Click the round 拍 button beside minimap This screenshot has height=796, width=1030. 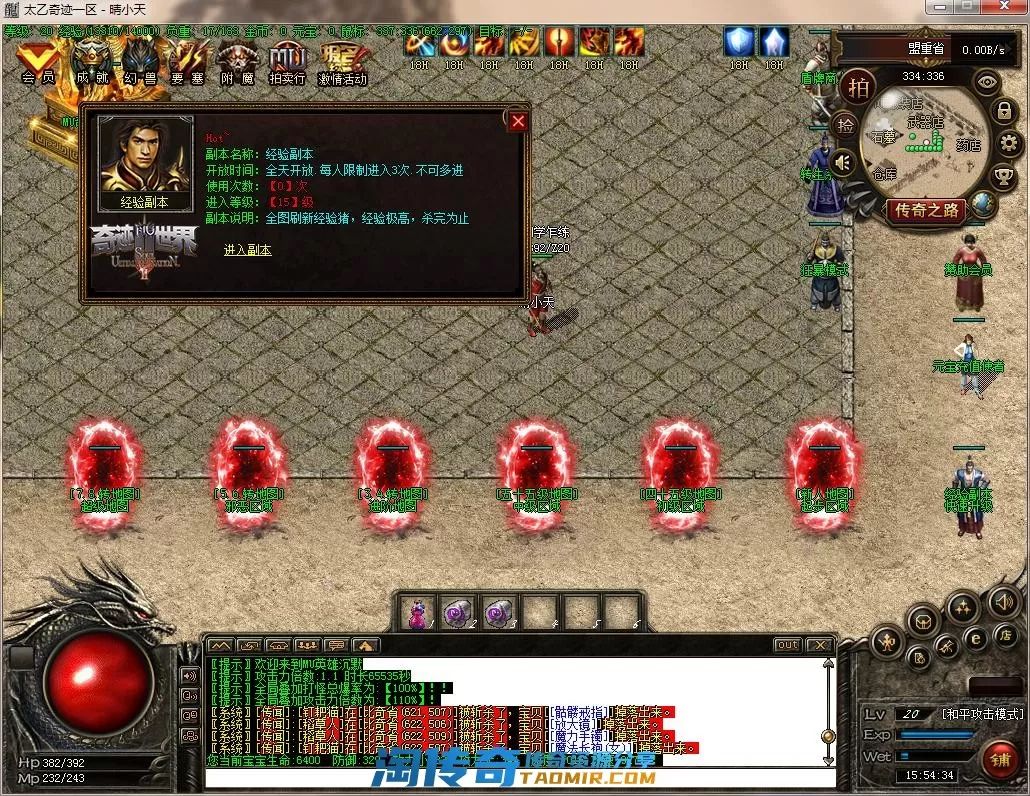click(x=858, y=87)
